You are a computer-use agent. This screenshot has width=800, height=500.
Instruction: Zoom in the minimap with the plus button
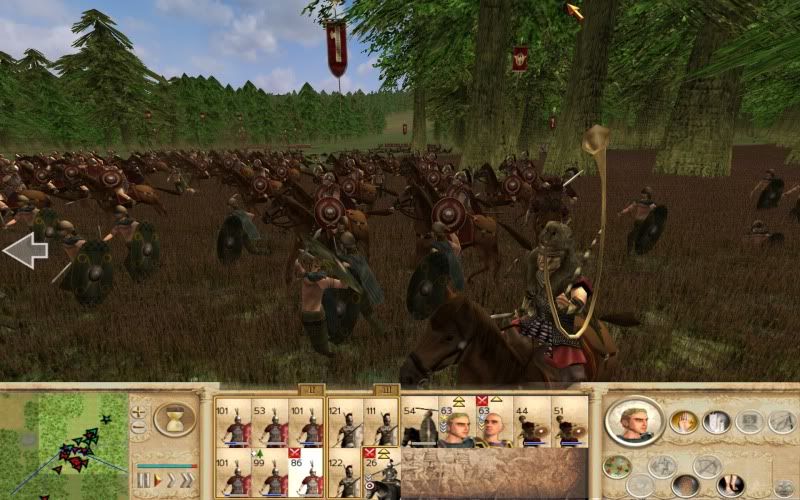pos(139,410)
